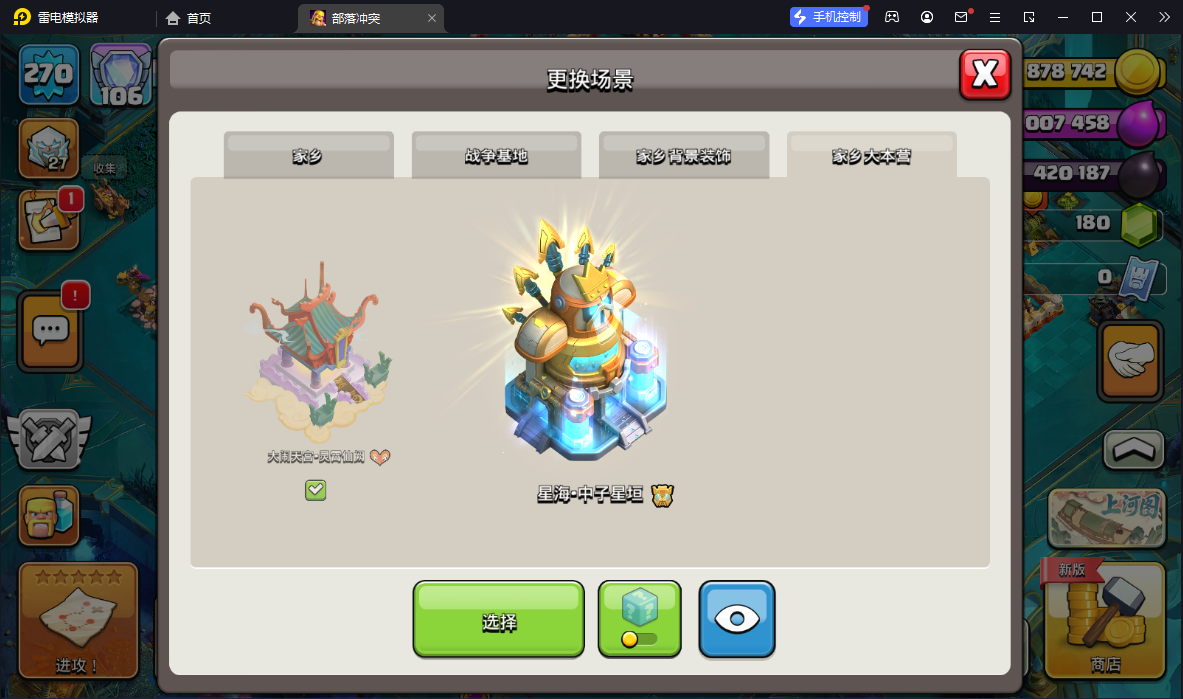
Task: Open the chat speech bubble
Action: point(49,330)
